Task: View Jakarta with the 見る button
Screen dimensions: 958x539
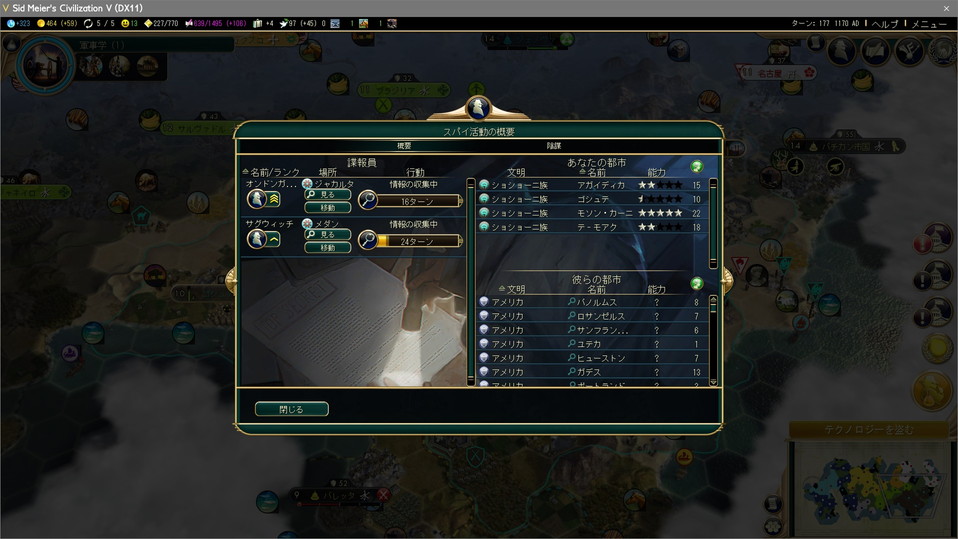Action: click(328, 195)
